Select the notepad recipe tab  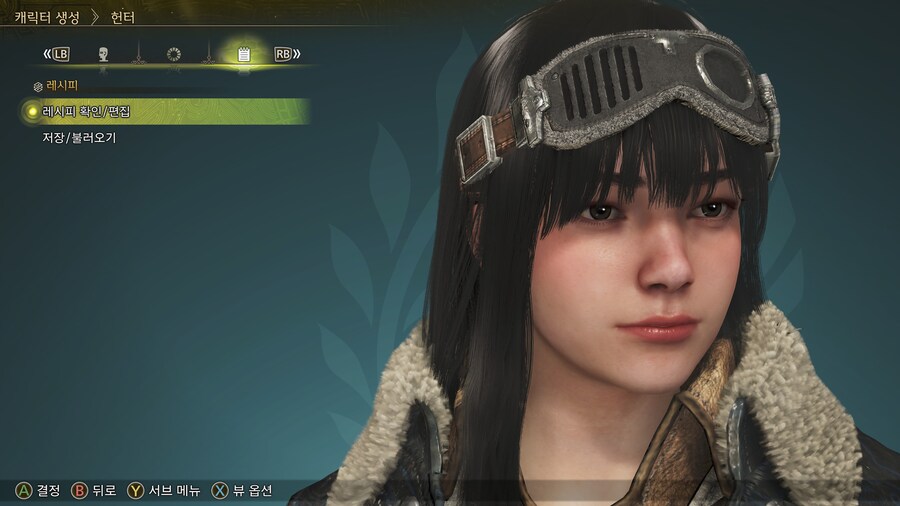pos(243,54)
